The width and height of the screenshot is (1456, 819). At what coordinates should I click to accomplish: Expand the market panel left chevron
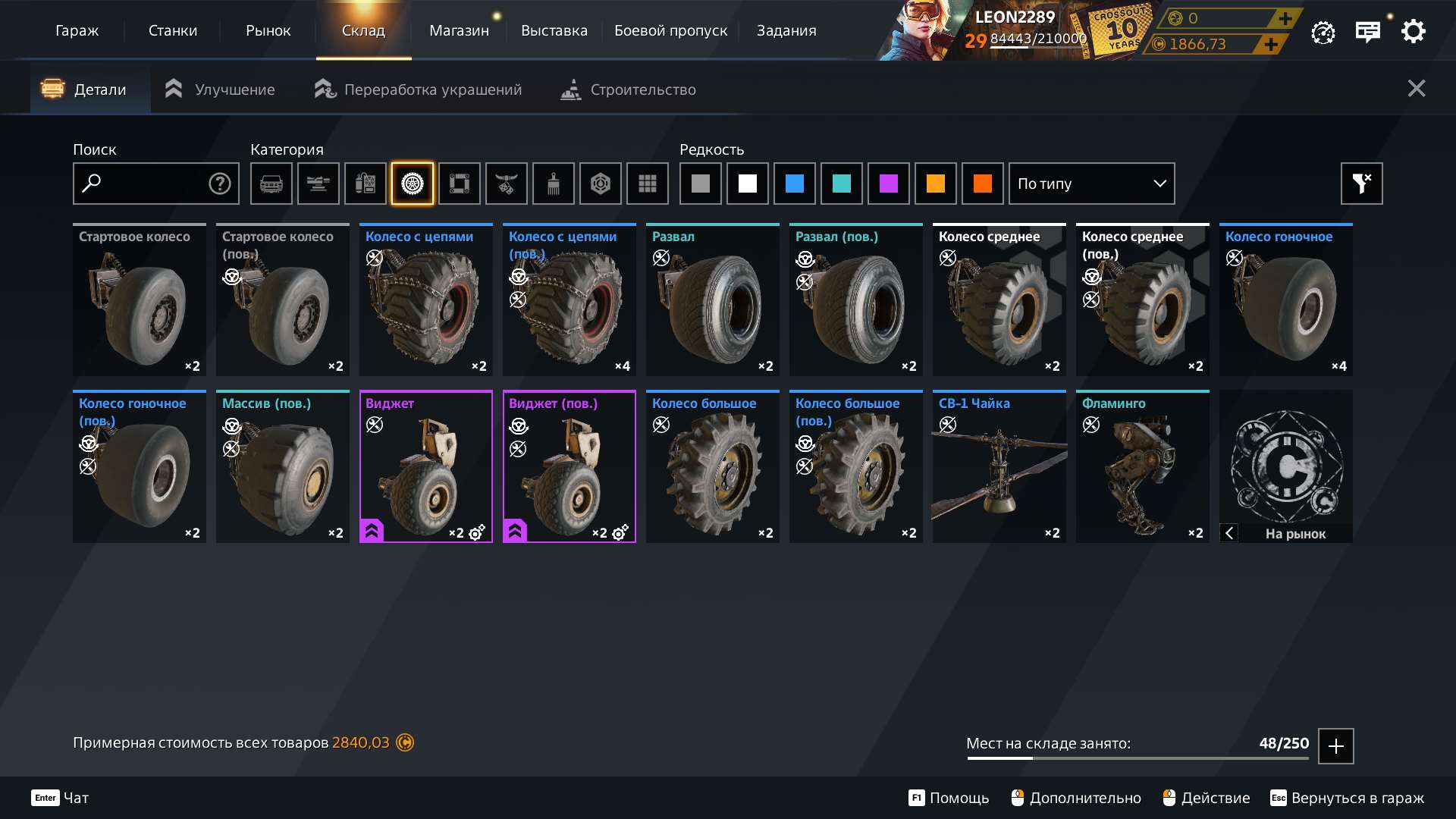click(x=1229, y=534)
